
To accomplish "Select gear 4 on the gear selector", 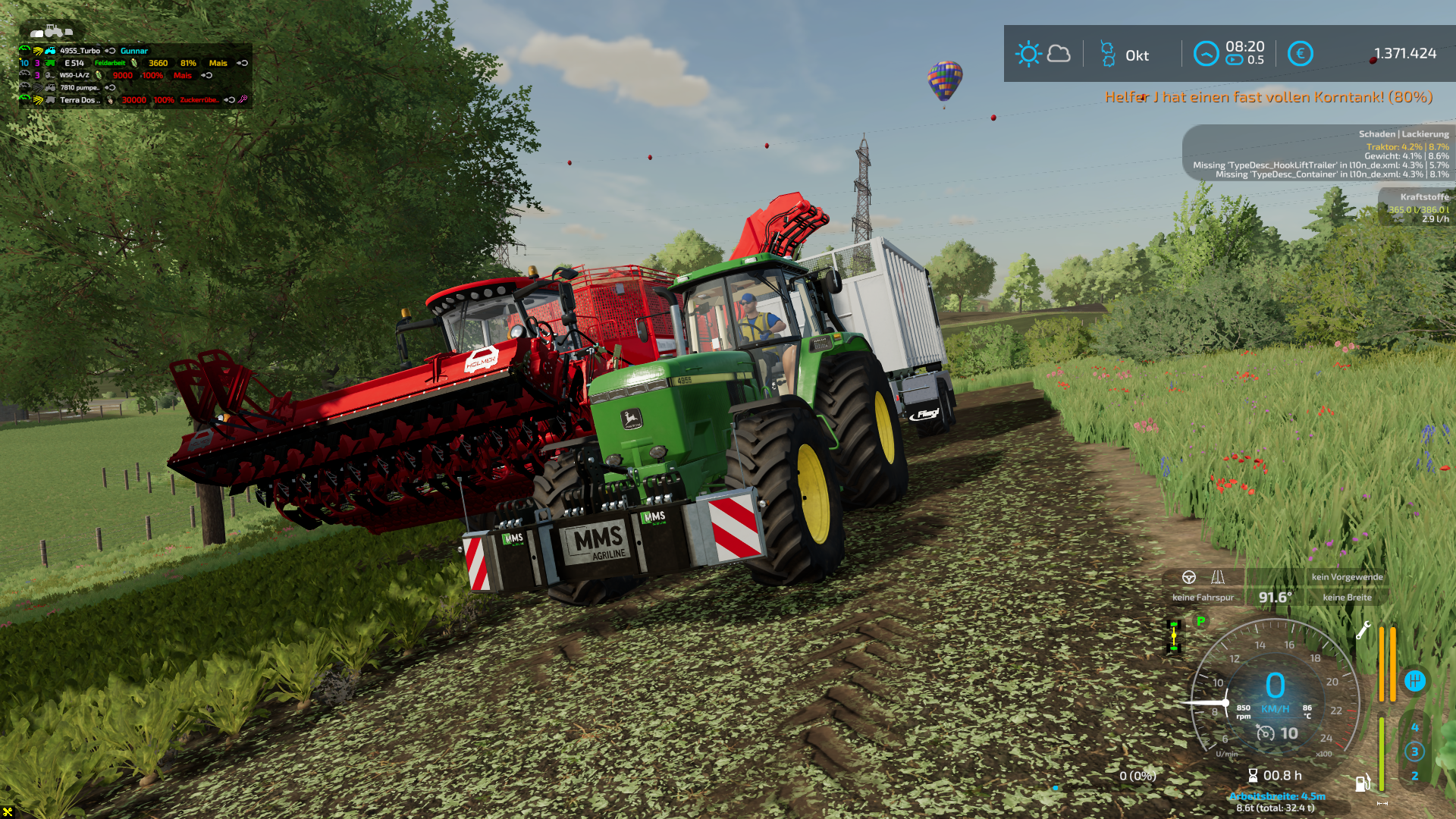I will coord(1414,727).
